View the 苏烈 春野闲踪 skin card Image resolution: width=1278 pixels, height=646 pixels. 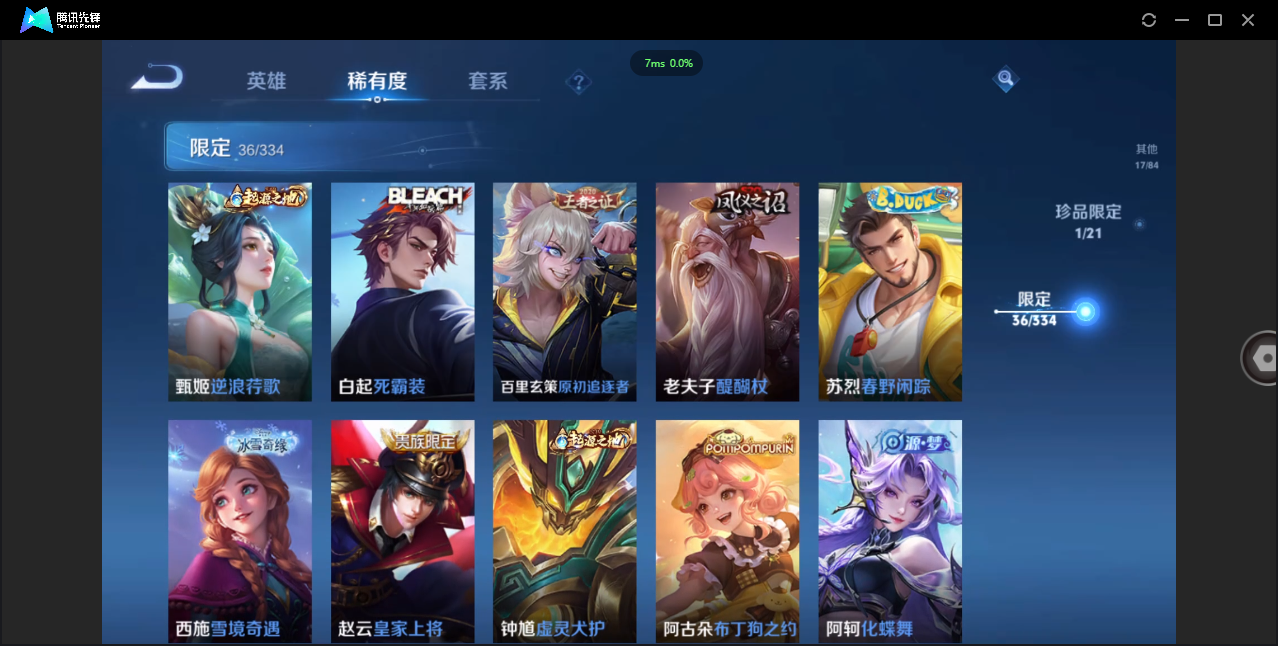pos(890,291)
